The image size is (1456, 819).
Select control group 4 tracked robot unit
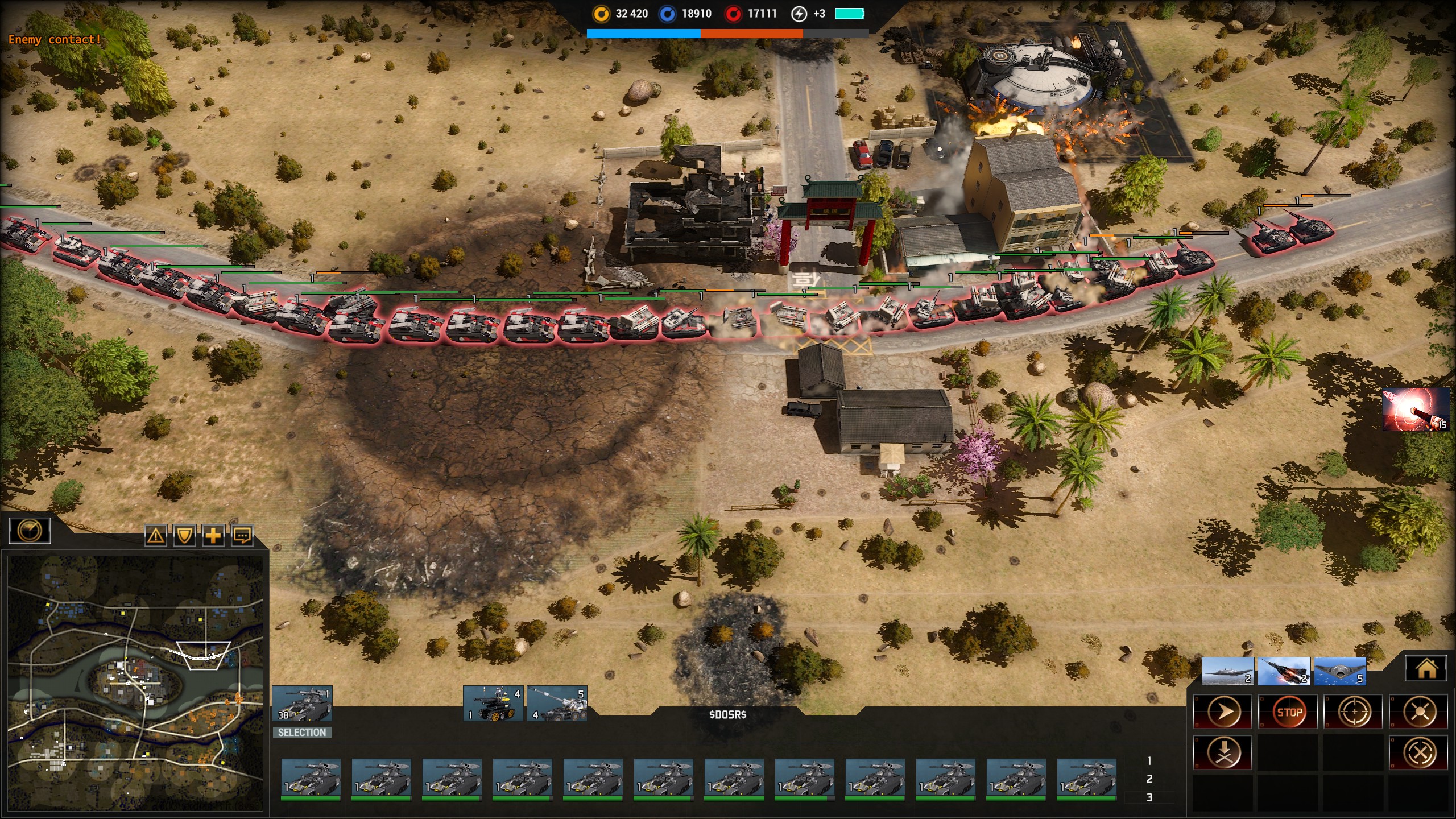[493, 704]
